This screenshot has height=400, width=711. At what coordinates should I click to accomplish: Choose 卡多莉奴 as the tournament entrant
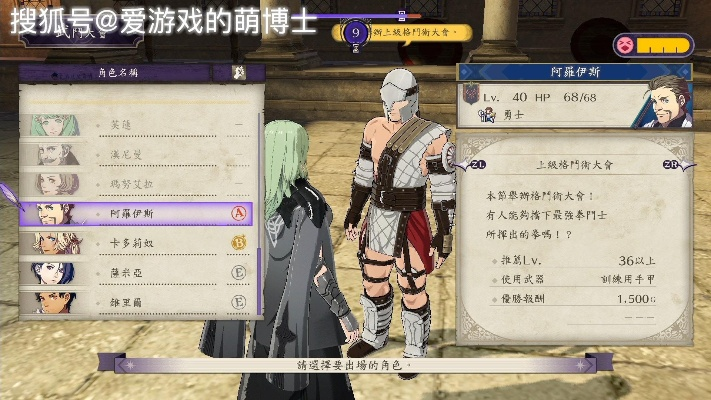coord(135,242)
